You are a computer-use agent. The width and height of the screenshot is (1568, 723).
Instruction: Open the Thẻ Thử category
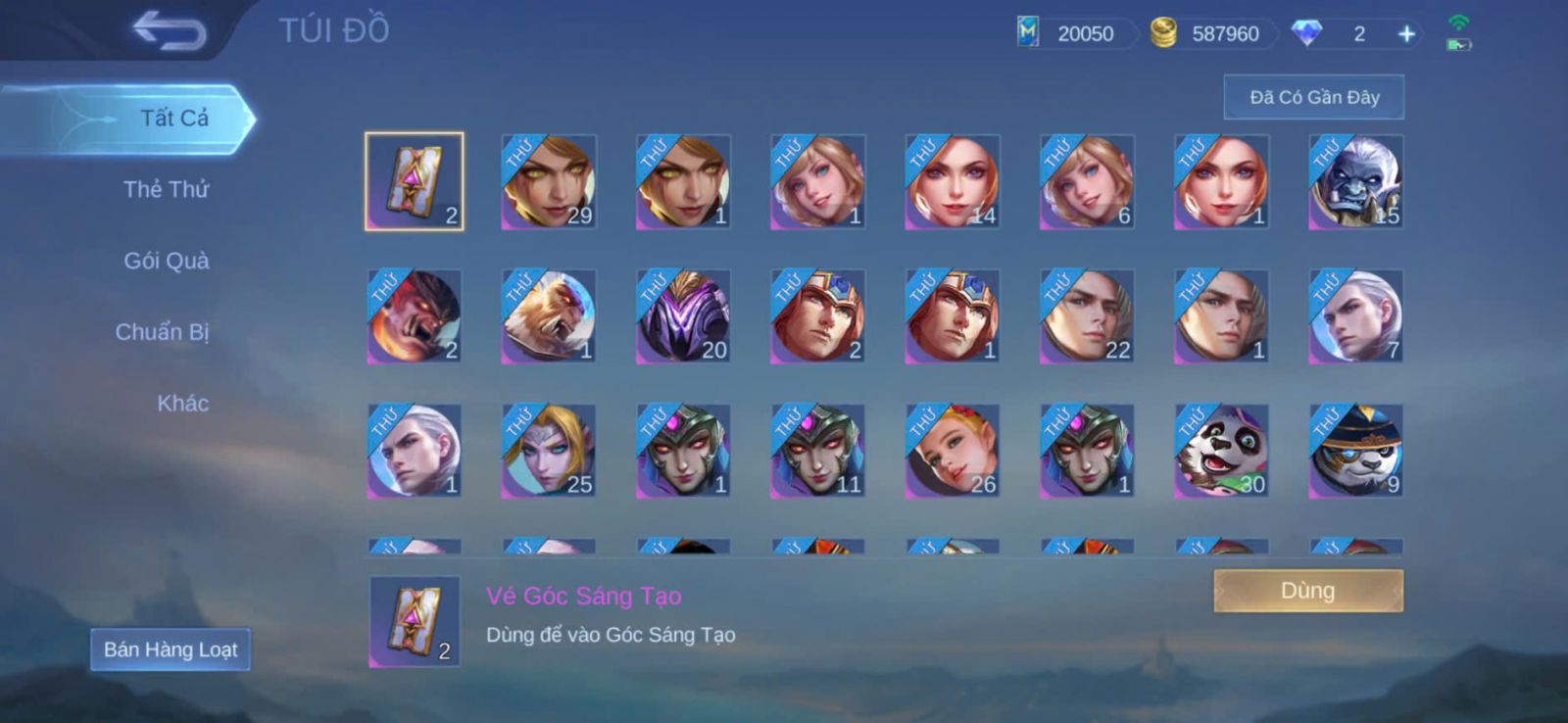pos(166,189)
